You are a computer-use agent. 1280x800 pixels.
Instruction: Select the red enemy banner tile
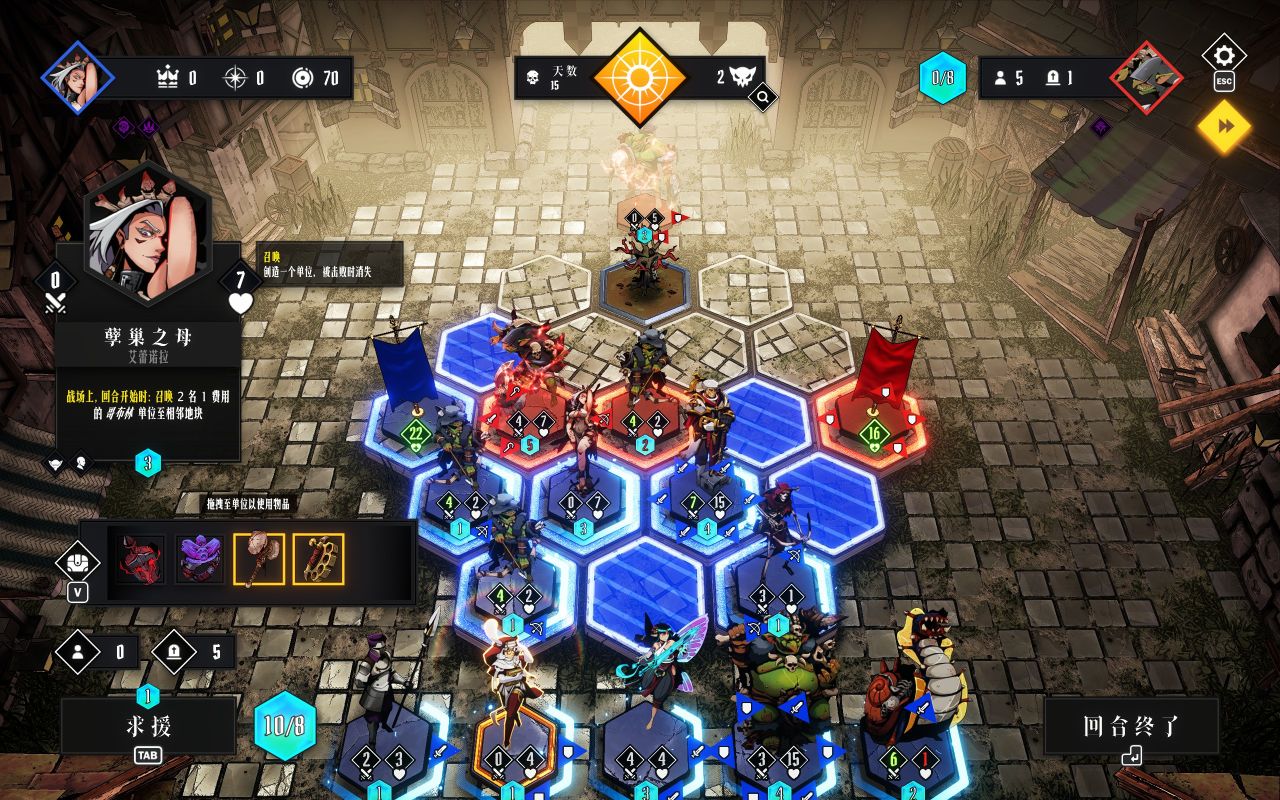pos(873,420)
